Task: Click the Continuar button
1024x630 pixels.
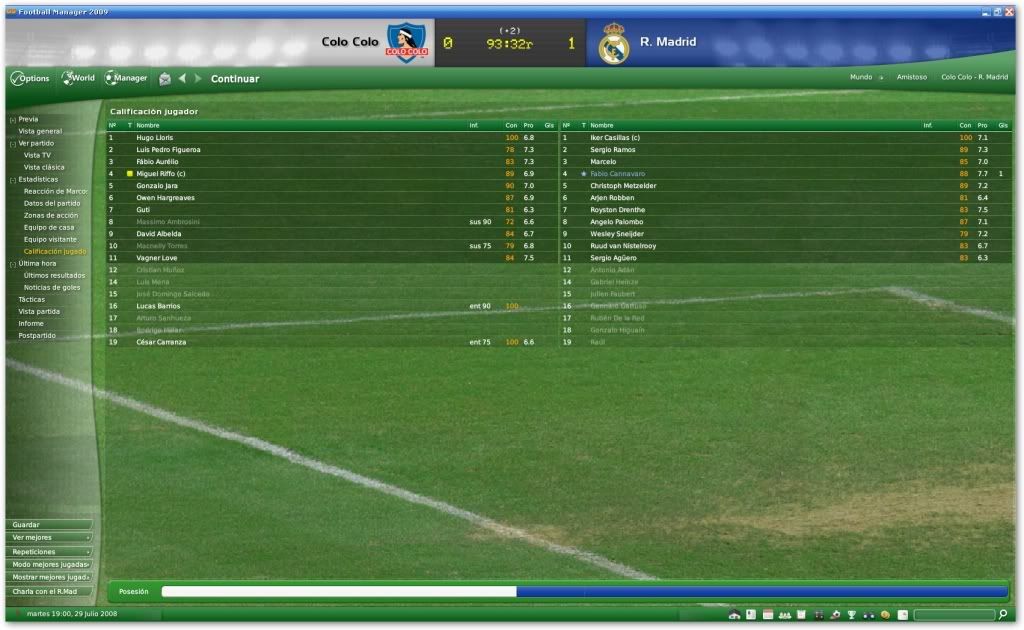Action: 235,79
